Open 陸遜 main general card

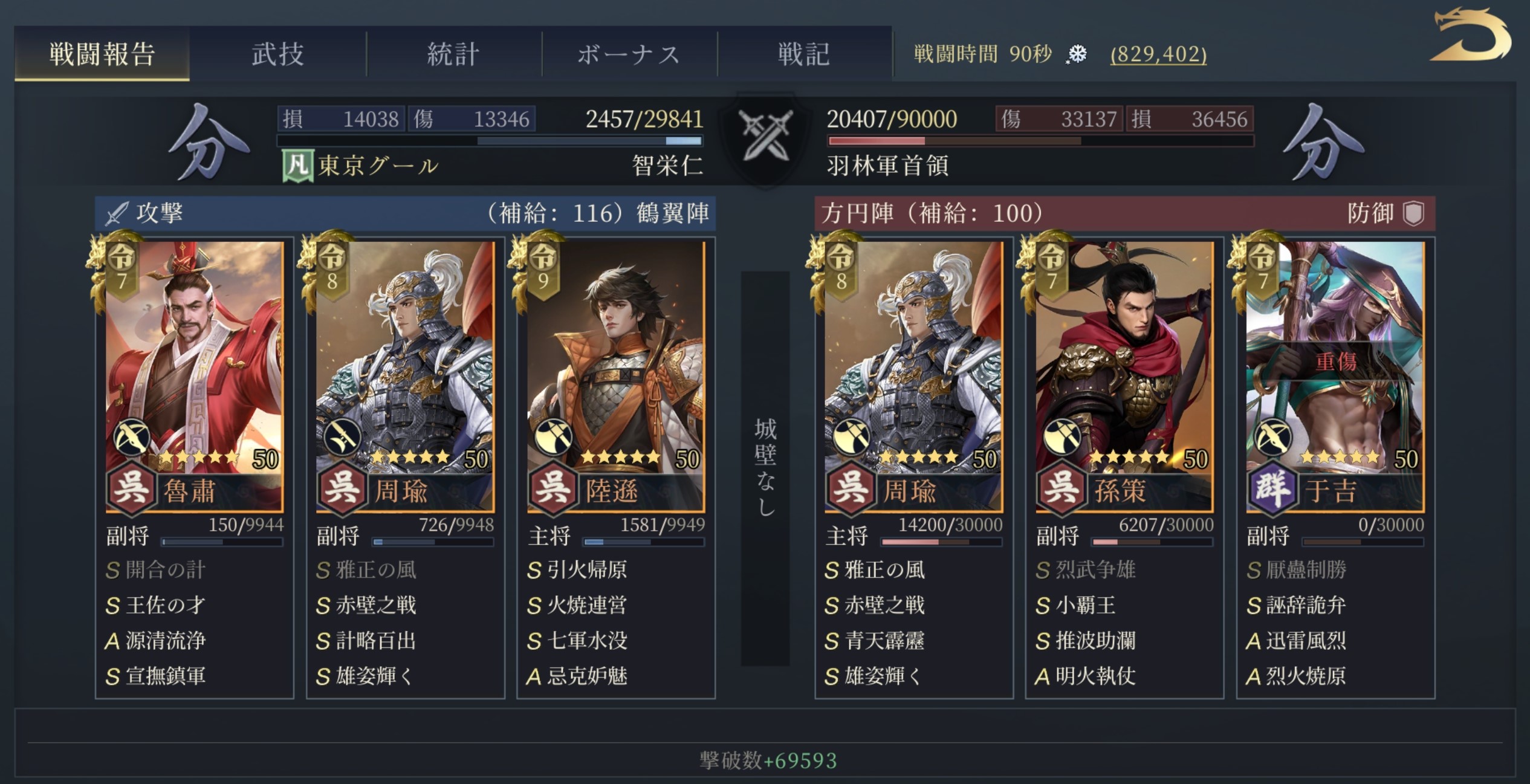tap(615, 375)
